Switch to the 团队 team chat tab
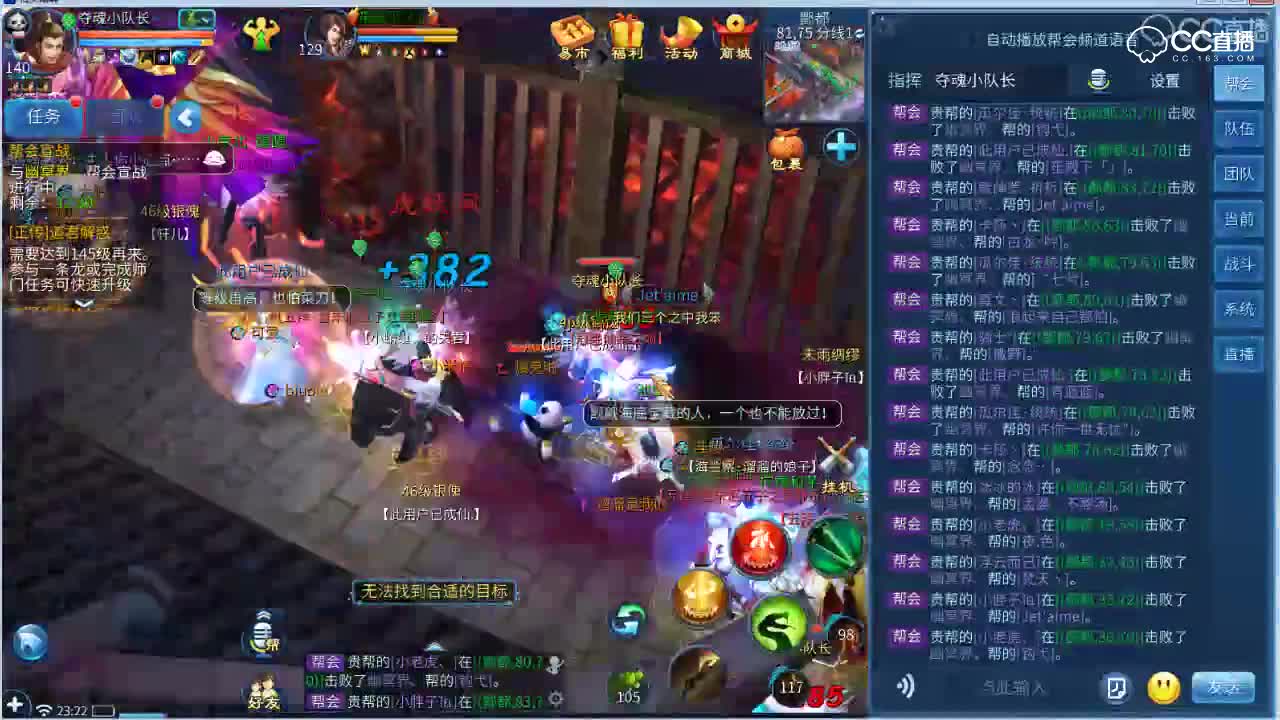Image resolution: width=1280 pixels, height=720 pixels. point(1240,173)
